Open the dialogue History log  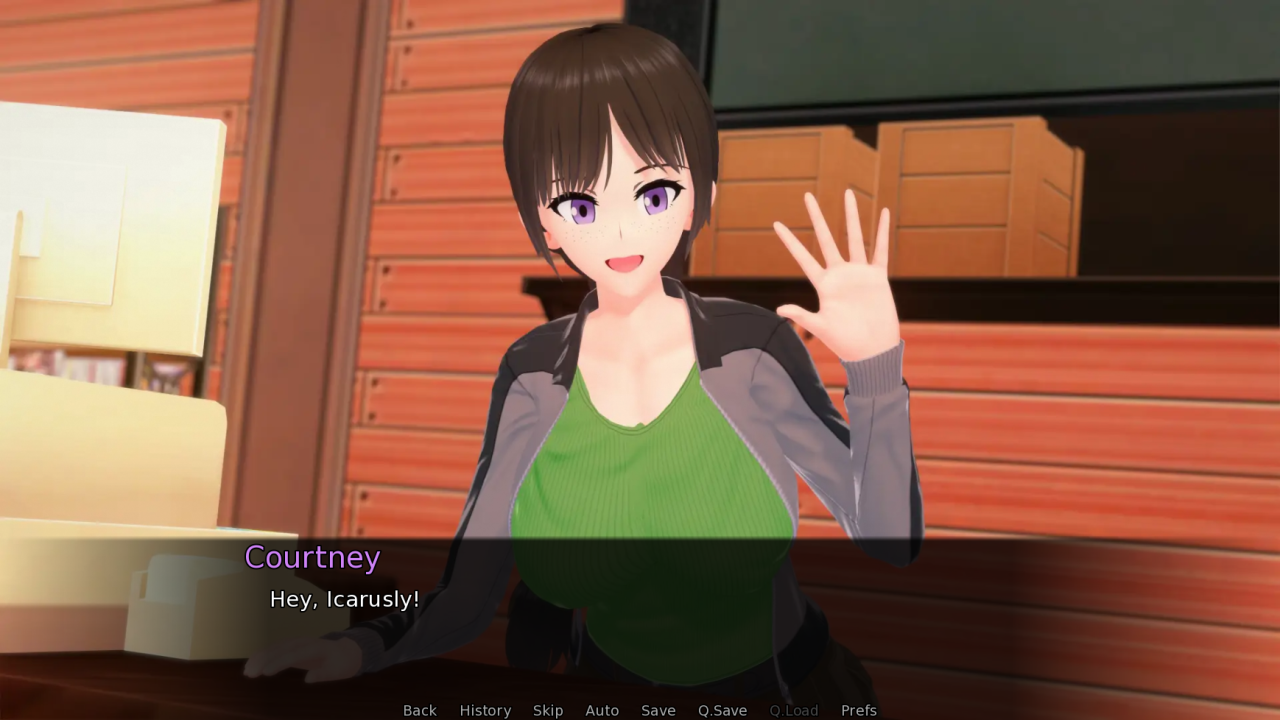[x=485, y=710]
